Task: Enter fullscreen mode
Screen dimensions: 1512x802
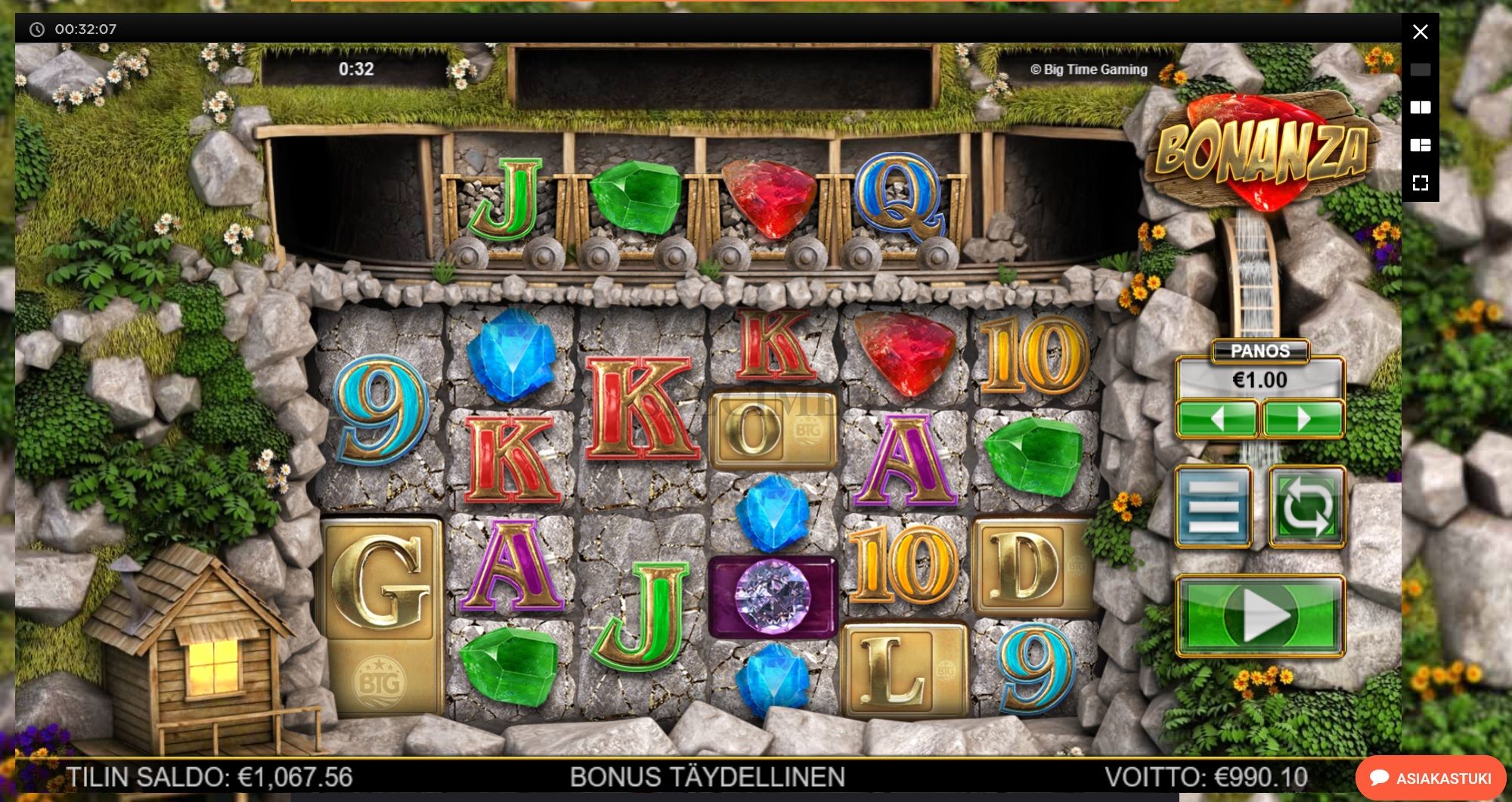Action: pos(1421,183)
